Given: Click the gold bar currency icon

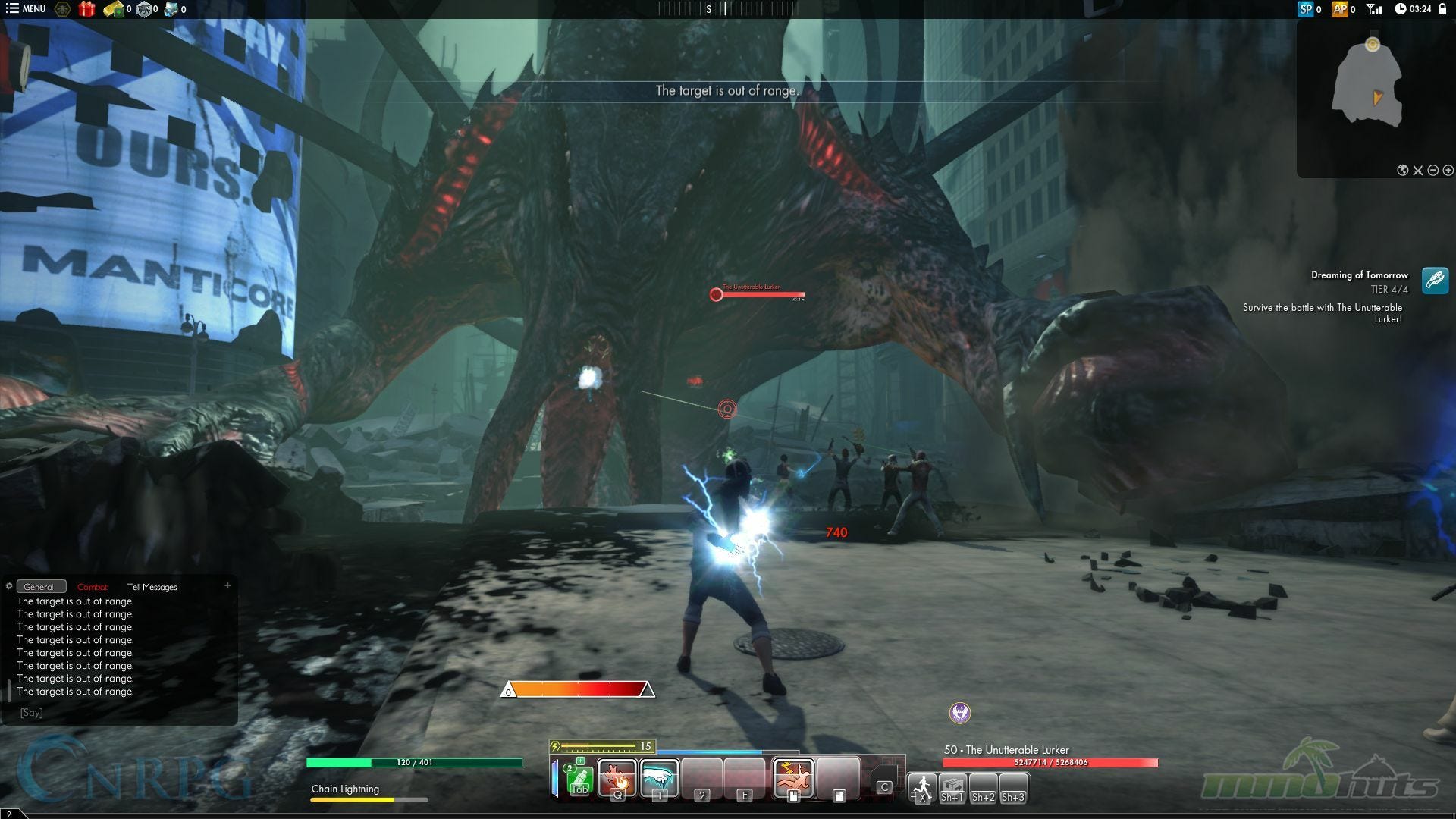Looking at the screenshot, I should tap(114, 9).
